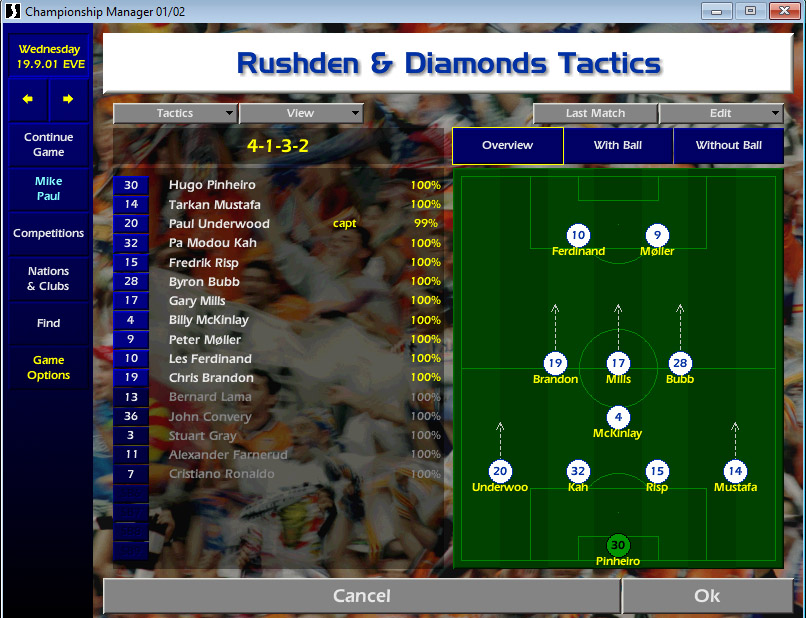Open Nations & Clubs

point(49,279)
